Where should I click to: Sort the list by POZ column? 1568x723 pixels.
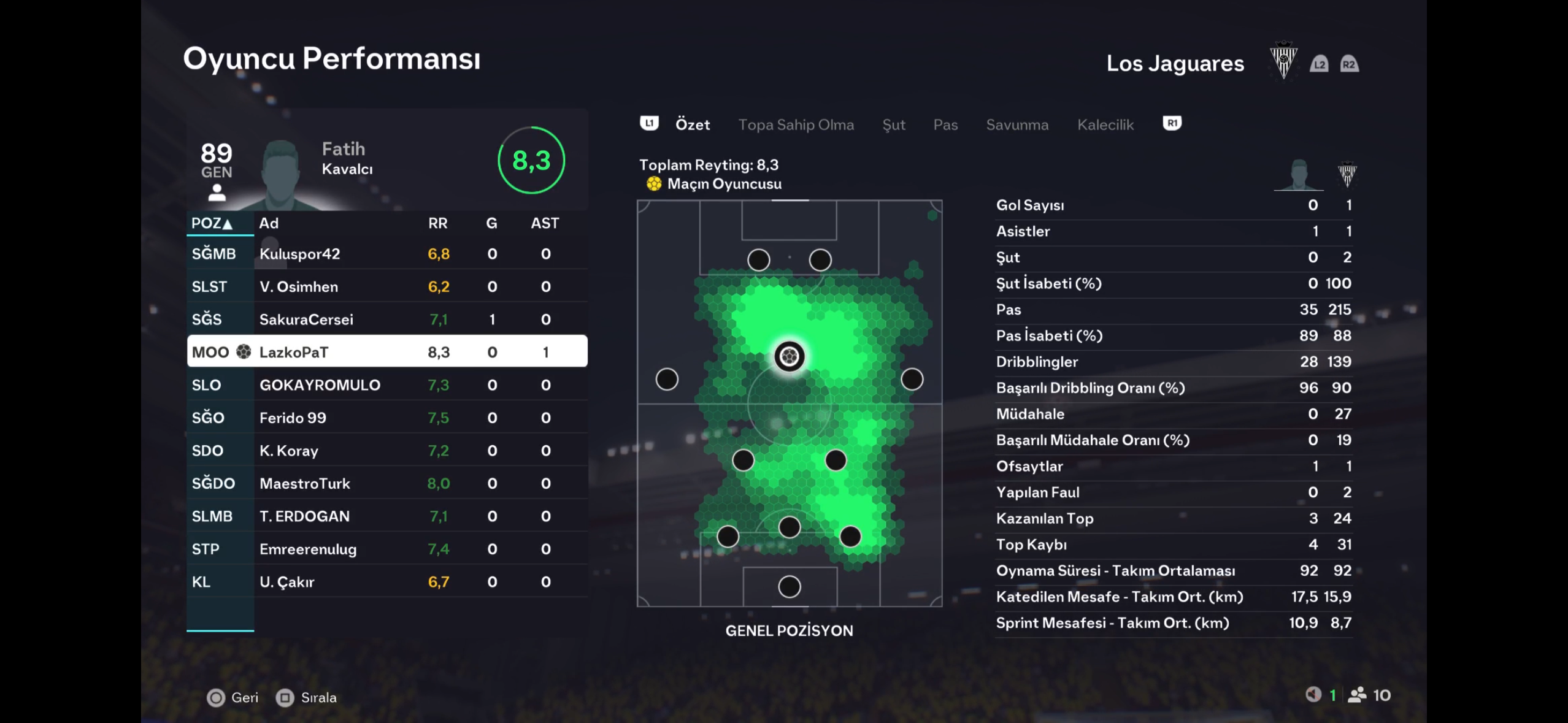pos(212,223)
